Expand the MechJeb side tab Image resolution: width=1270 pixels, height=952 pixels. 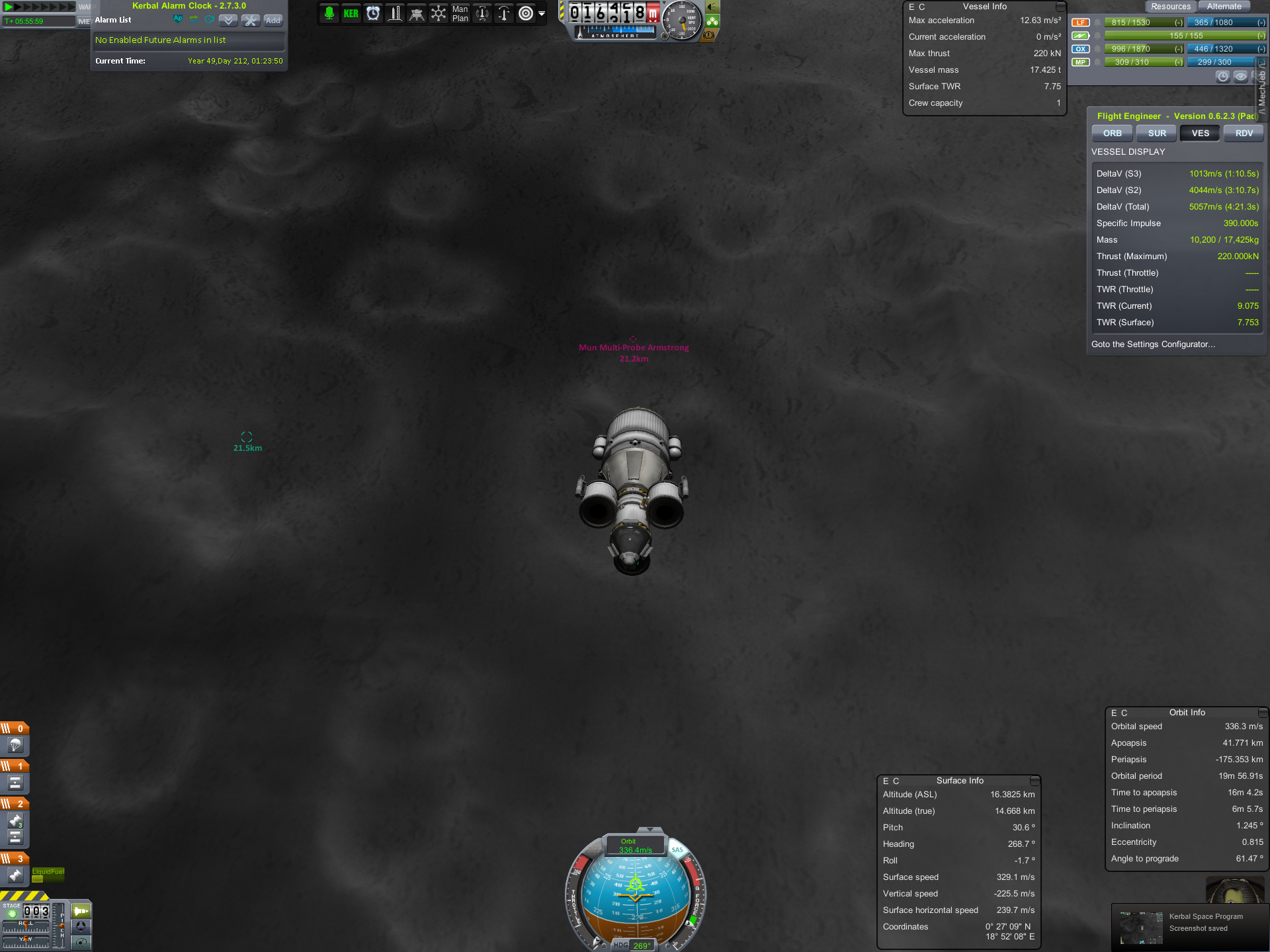[1262, 89]
